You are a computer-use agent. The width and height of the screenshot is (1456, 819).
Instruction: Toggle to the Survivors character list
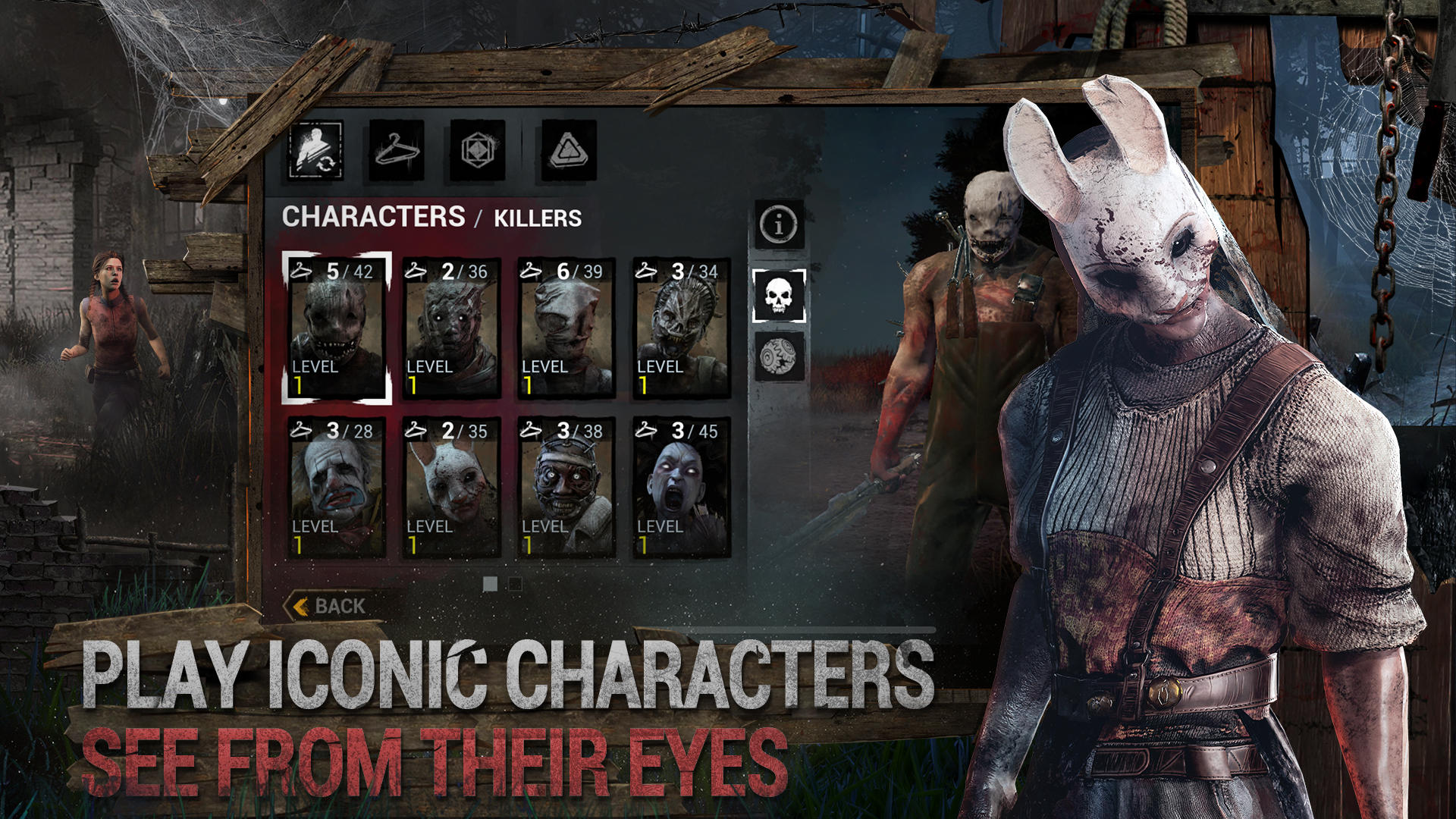coord(777,353)
